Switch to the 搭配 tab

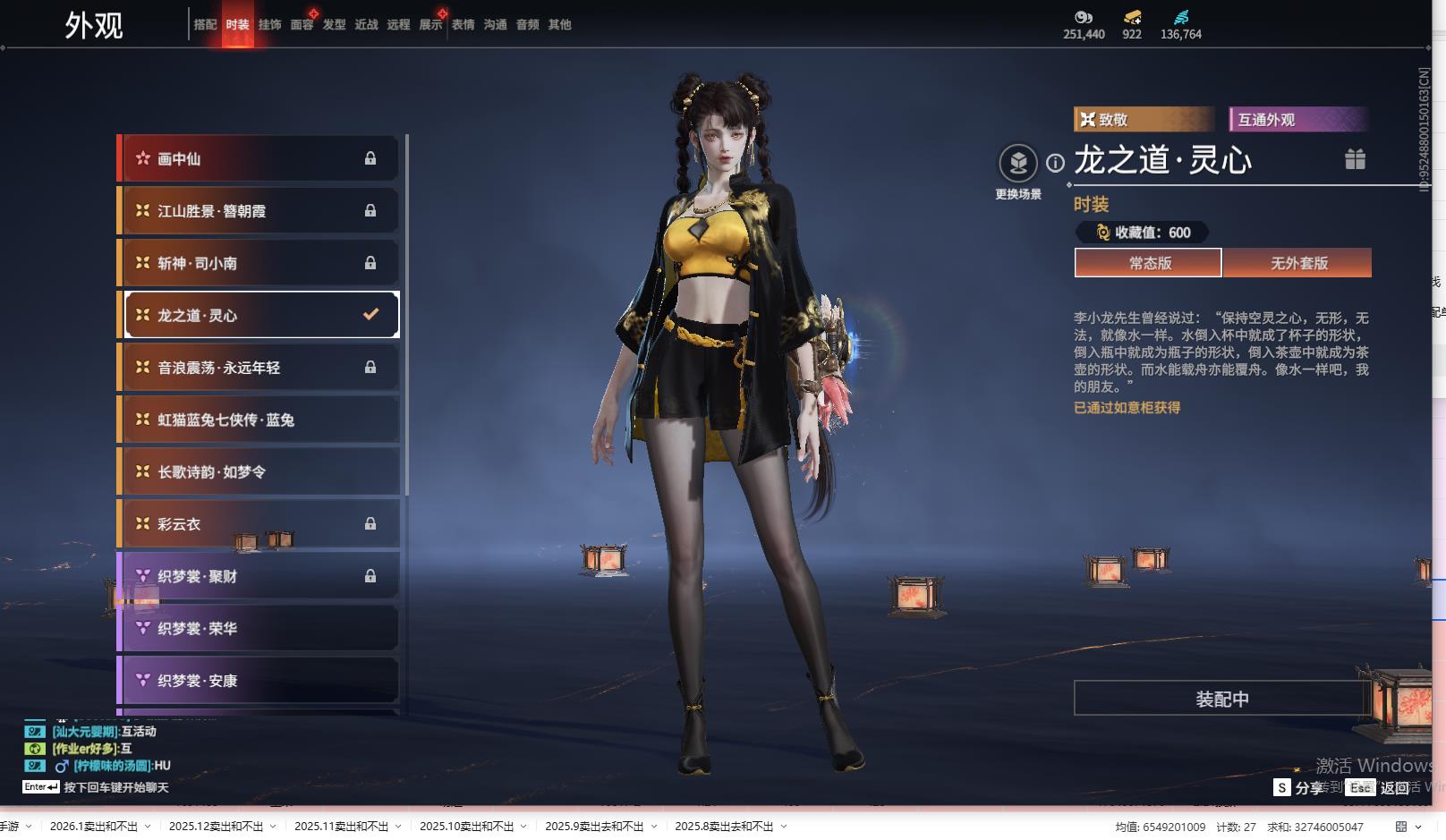(x=205, y=25)
